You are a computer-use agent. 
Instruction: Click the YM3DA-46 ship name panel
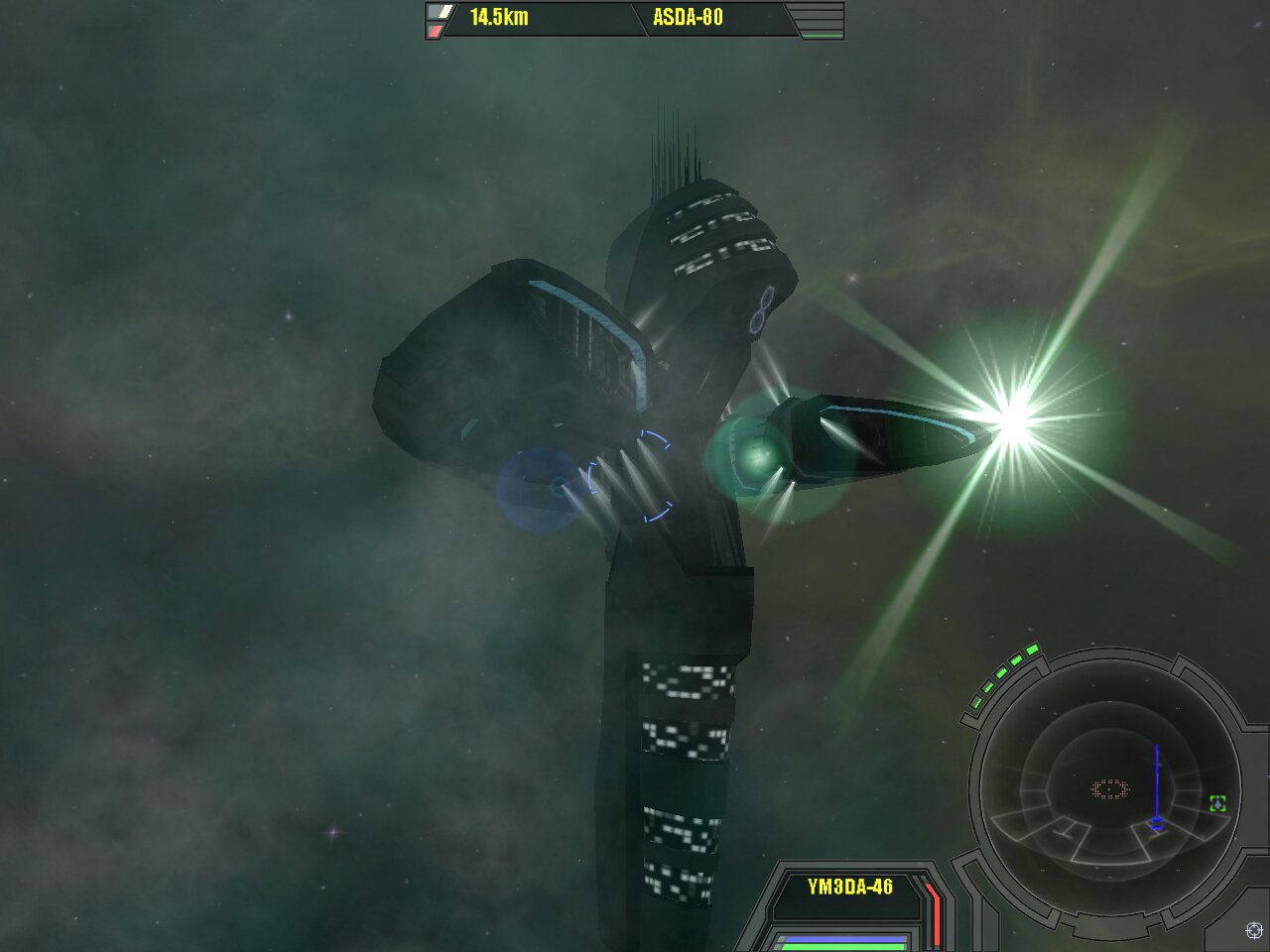pyautogui.click(x=850, y=888)
